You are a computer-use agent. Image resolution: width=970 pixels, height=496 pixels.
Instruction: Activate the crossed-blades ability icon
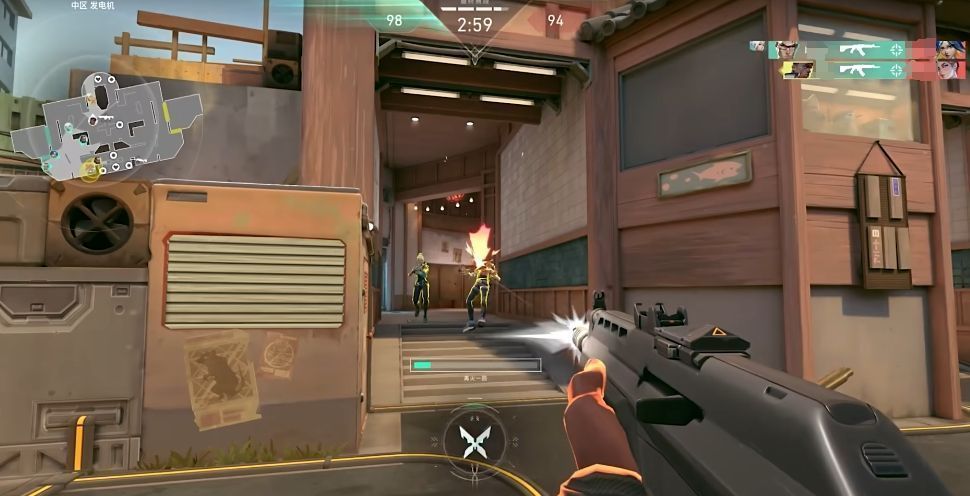tap(472, 439)
